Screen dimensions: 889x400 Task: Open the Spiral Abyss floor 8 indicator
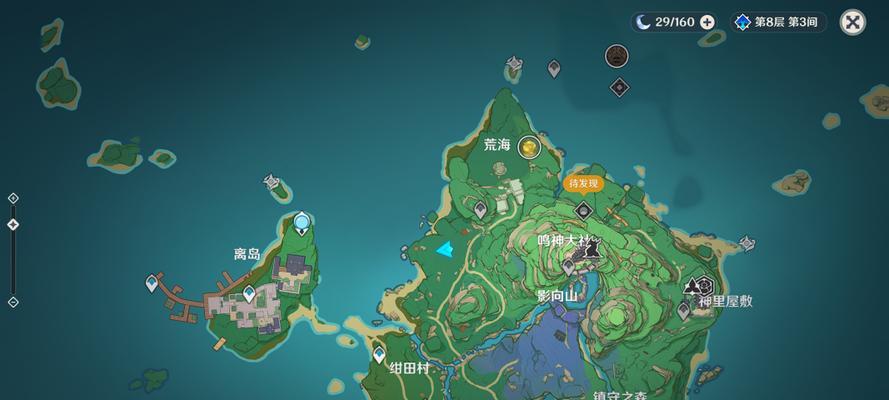click(x=780, y=22)
